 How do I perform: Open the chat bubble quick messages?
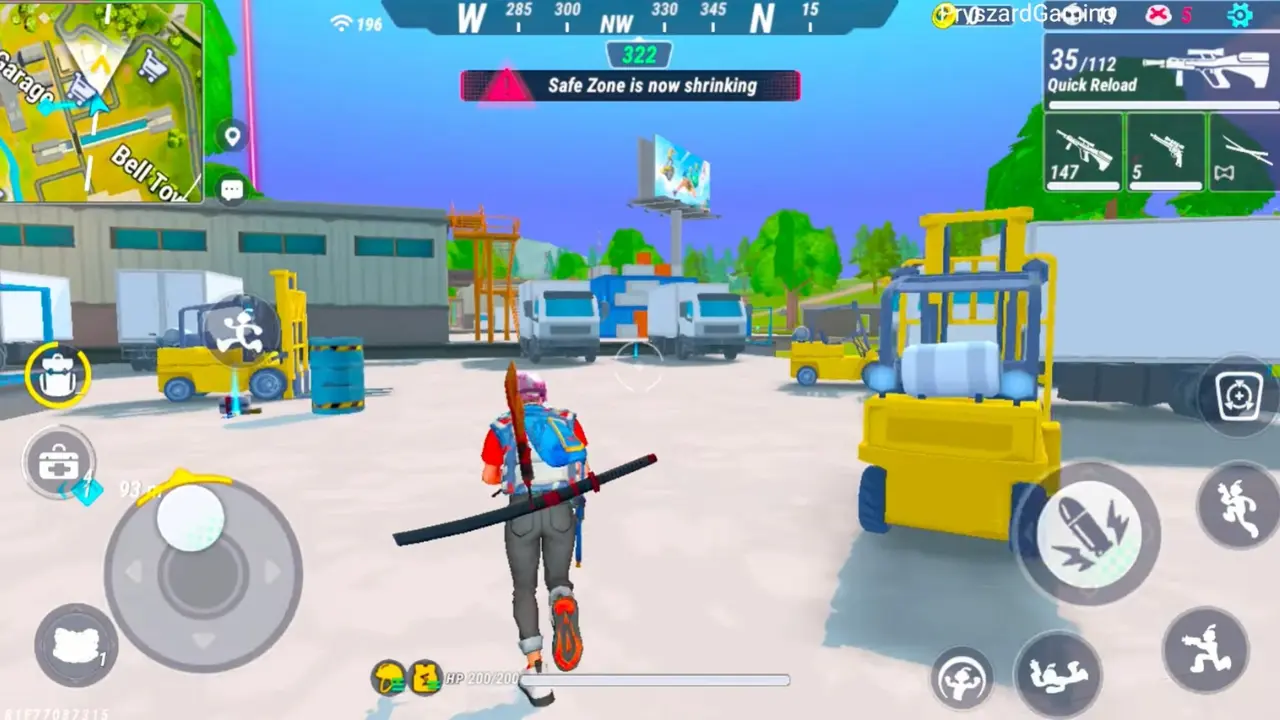click(231, 189)
